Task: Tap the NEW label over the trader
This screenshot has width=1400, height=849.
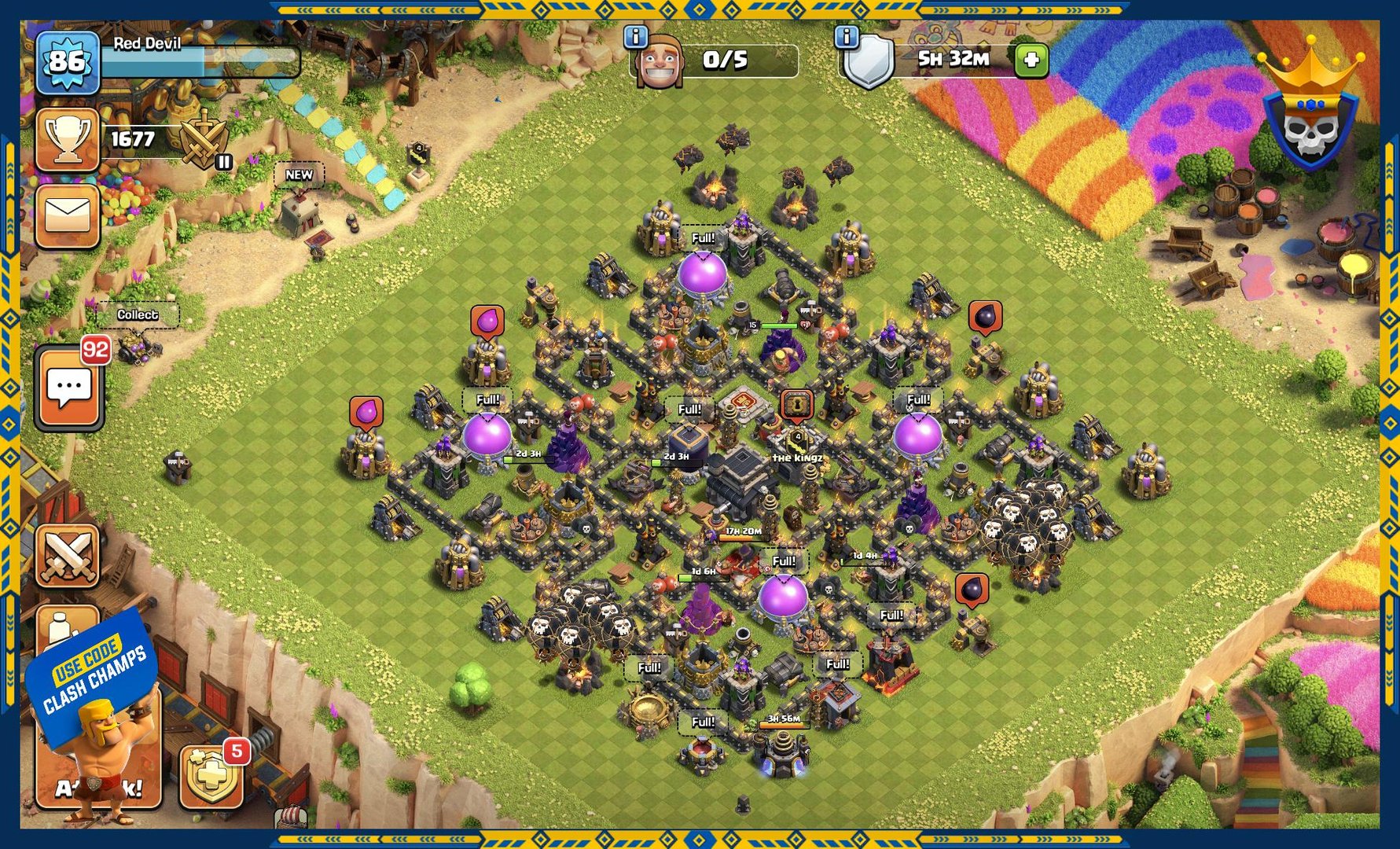Action: pyautogui.click(x=299, y=175)
